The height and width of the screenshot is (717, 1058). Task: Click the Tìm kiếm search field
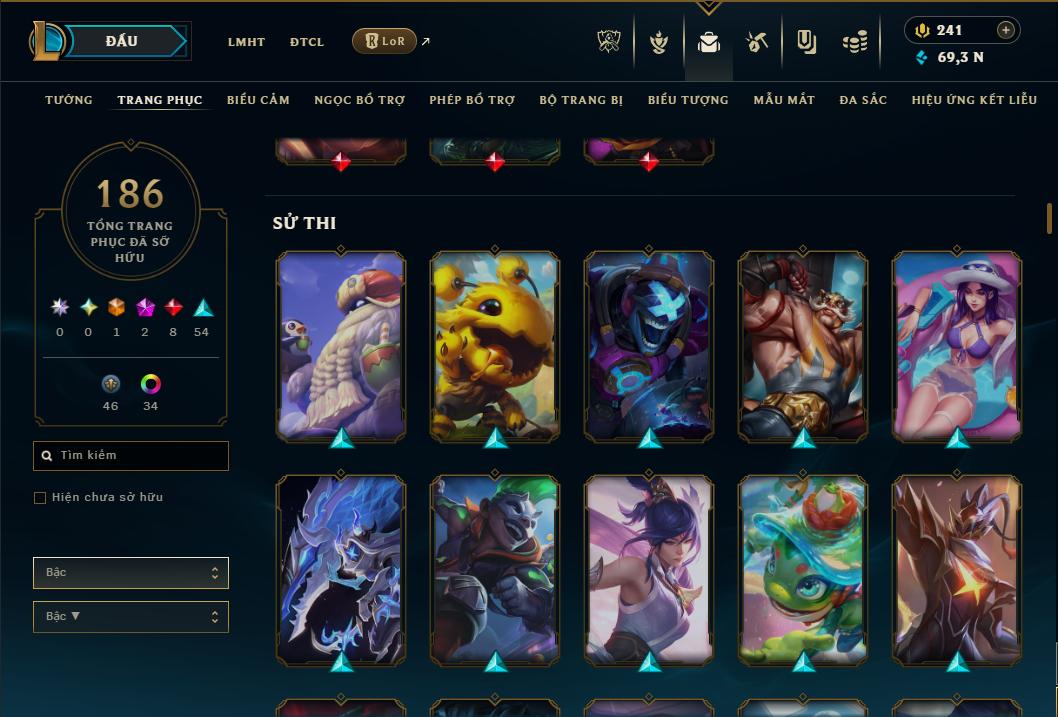point(131,456)
